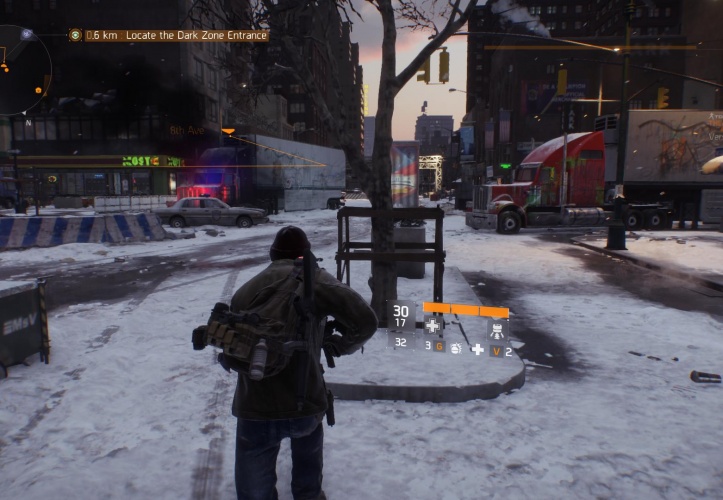The height and width of the screenshot is (500, 723).
Task: Use the medkit icon beside the turret
Action: (477, 349)
